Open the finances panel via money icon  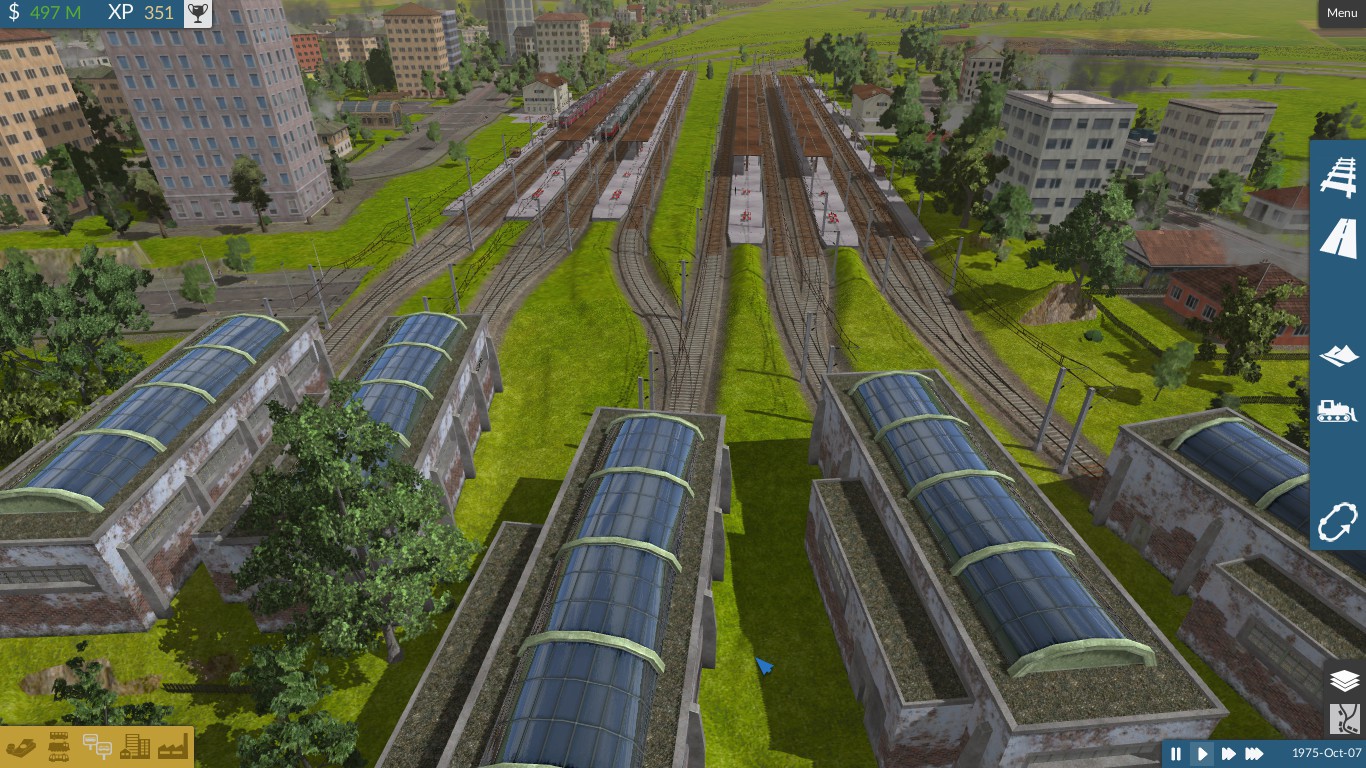coord(22,746)
